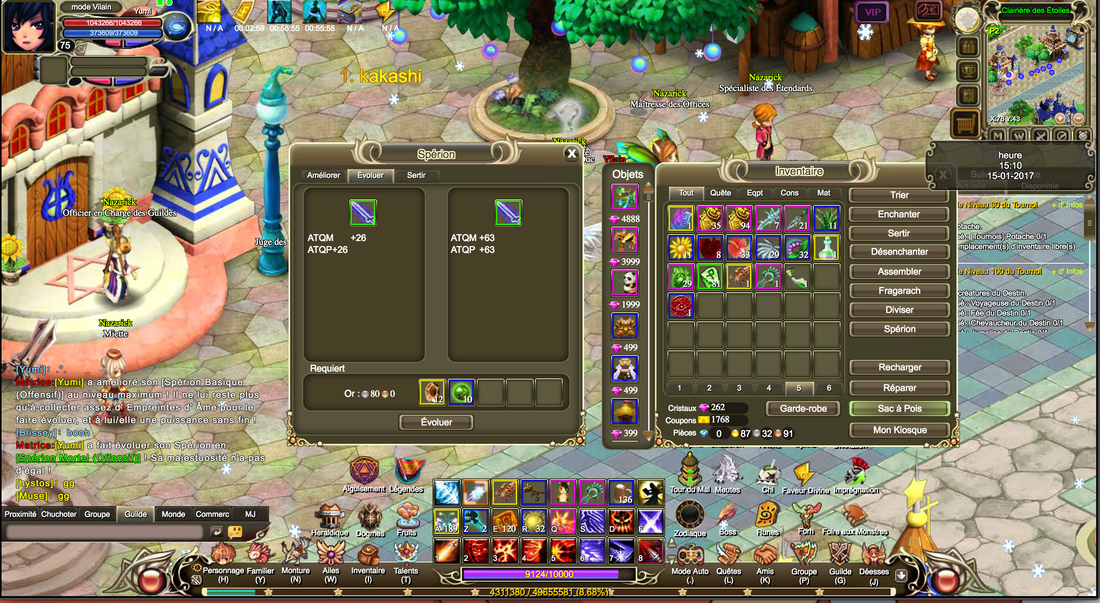The width and height of the screenshot is (1100, 603).
Task: Open the Quêtes menu in the bottom bar
Action: click(729, 575)
